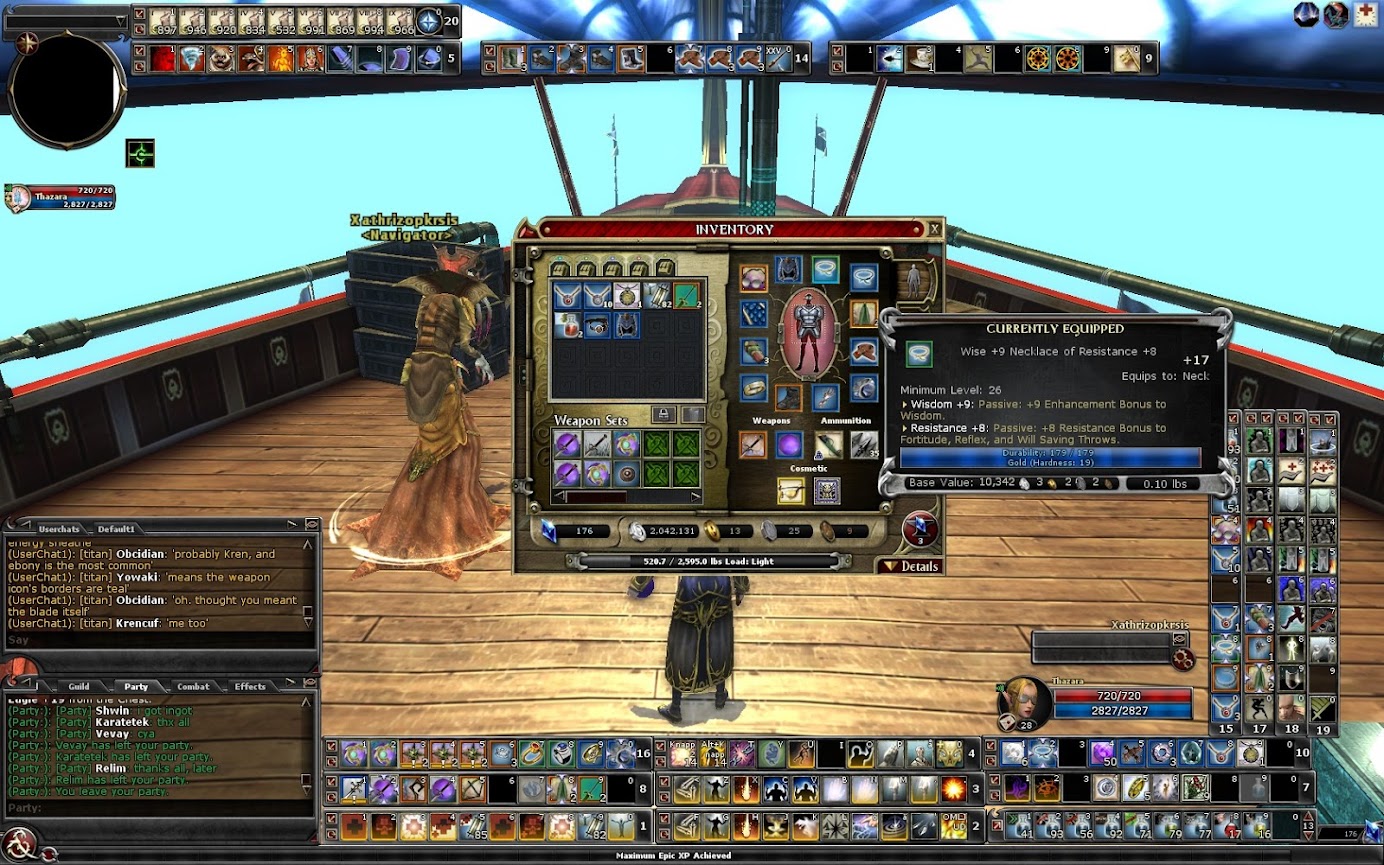Click the arrows ammunition slot
Image resolution: width=1384 pixels, height=865 pixels.
[865, 445]
